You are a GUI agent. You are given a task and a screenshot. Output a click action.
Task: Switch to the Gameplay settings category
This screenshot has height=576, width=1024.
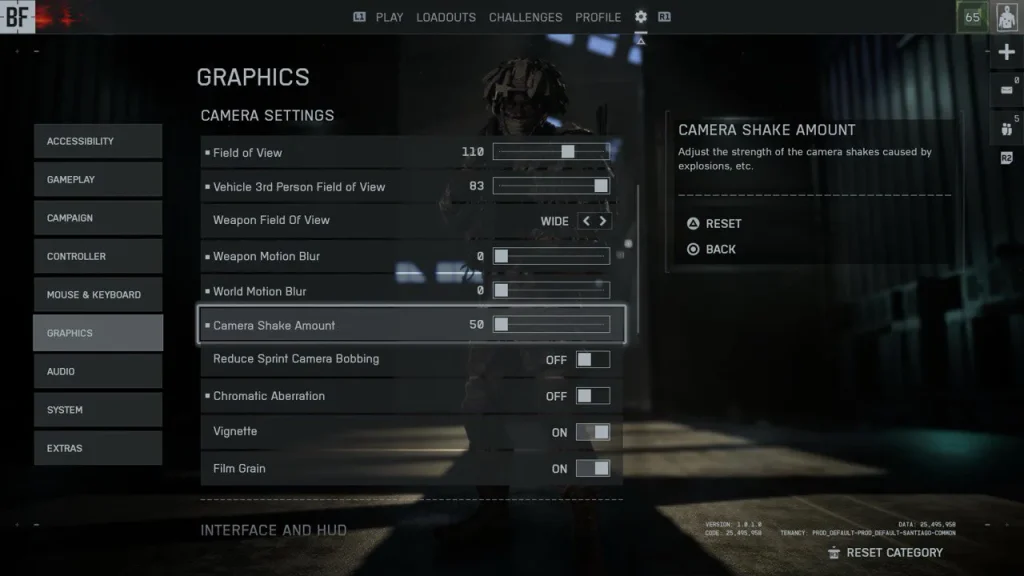tap(97, 180)
